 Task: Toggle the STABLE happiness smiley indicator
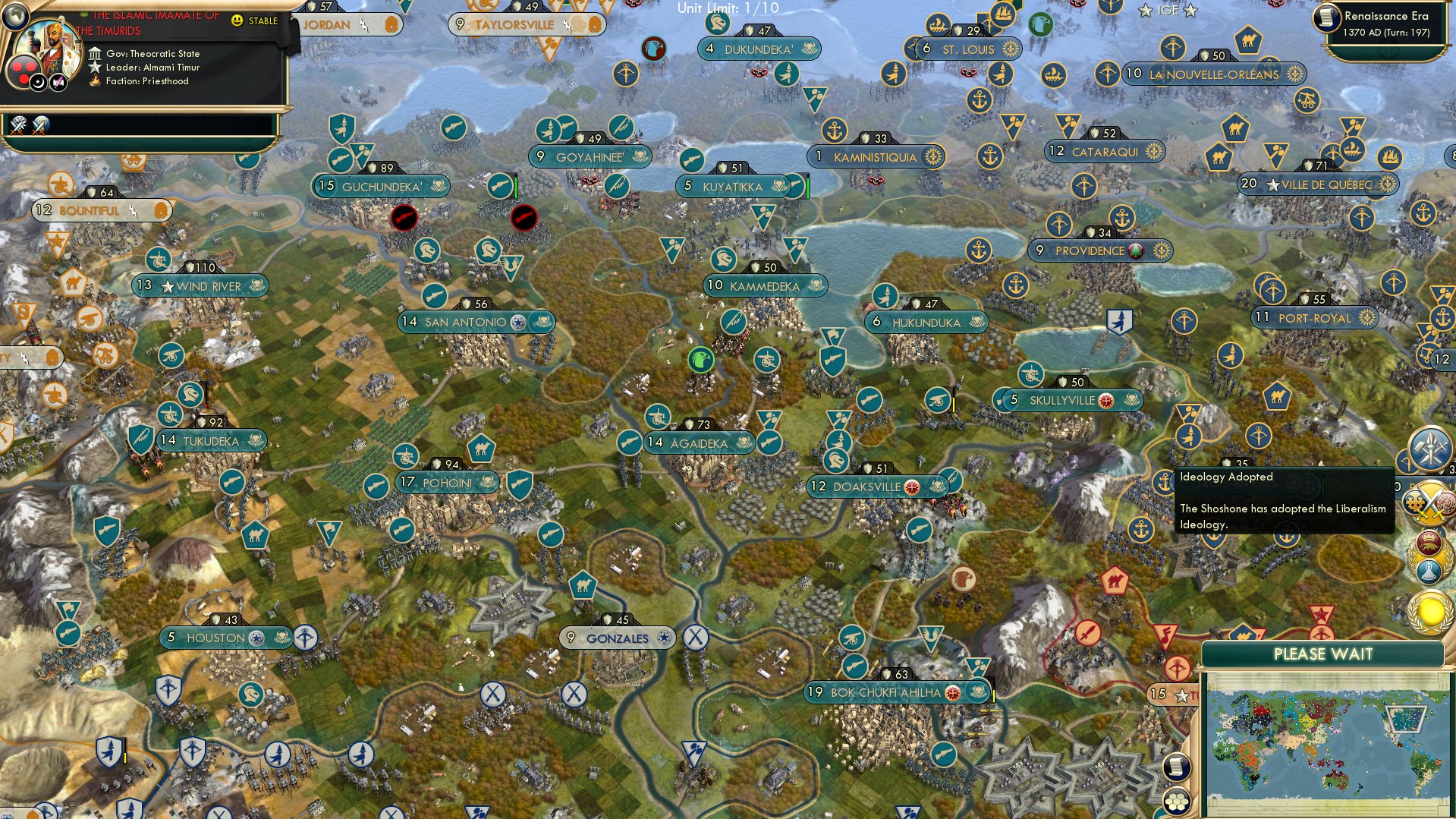237,20
